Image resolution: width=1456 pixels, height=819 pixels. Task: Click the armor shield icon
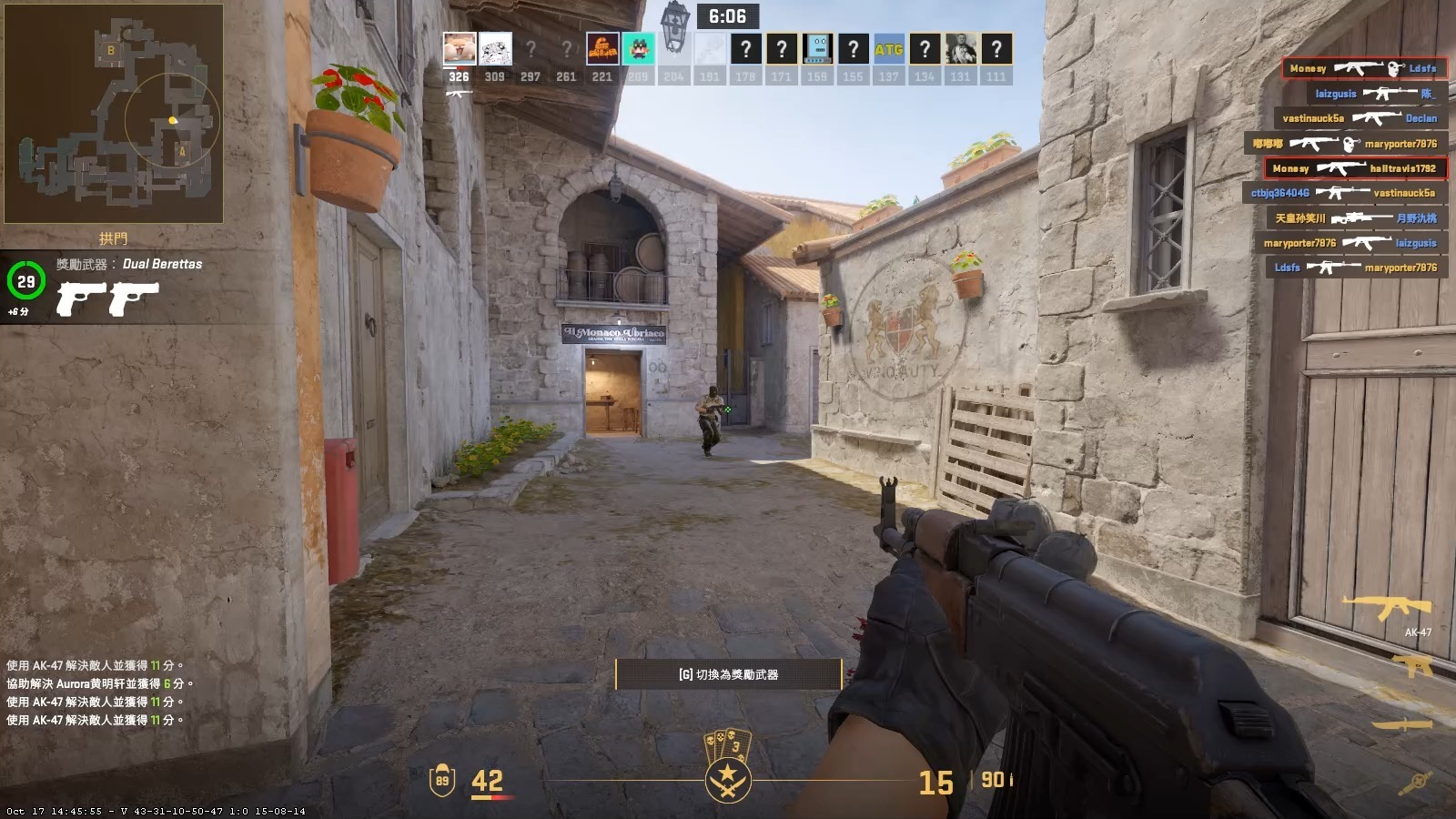pos(442,780)
